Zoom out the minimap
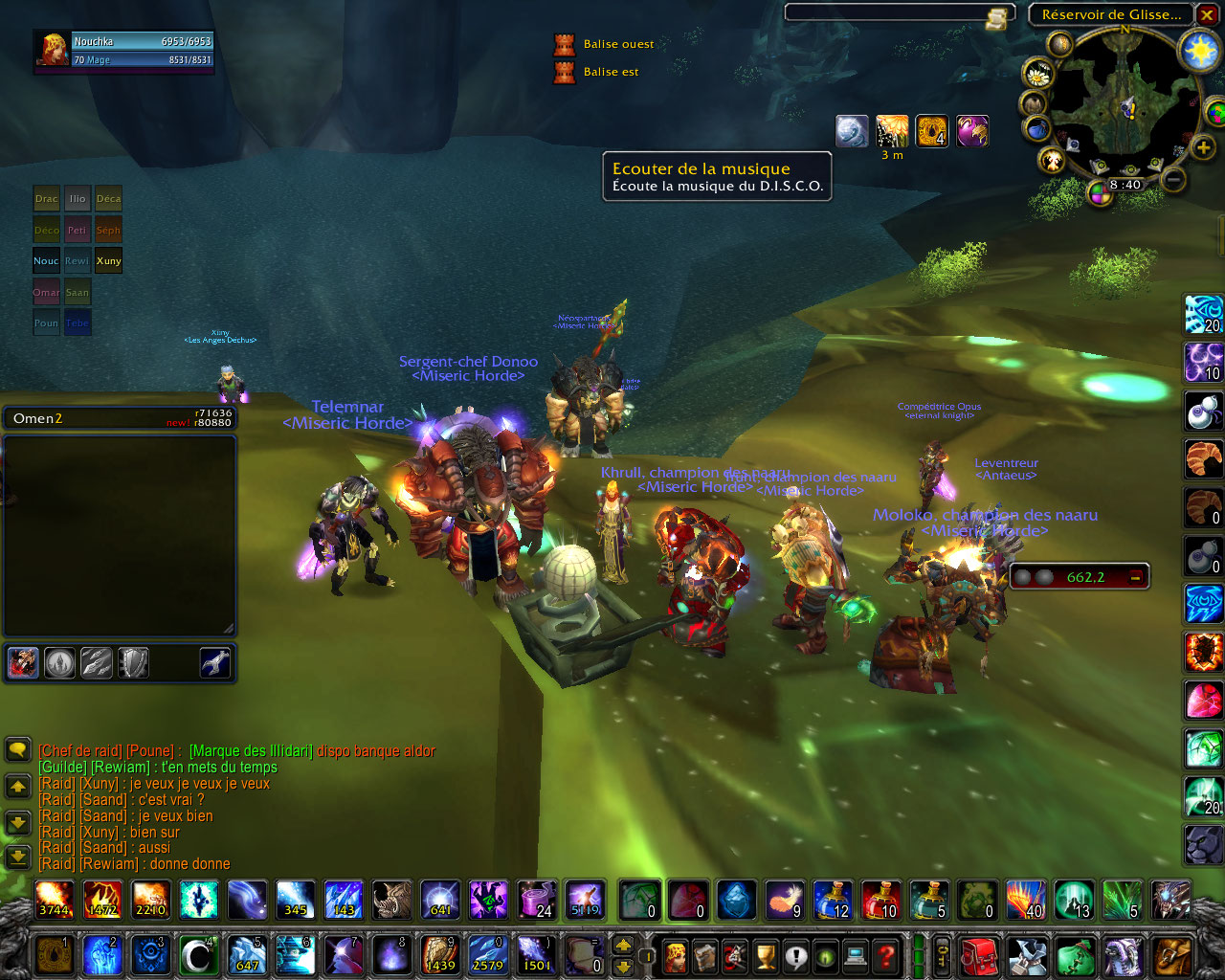Viewport: 1225px width, 980px height. pyautogui.click(x=1174, y=179)
